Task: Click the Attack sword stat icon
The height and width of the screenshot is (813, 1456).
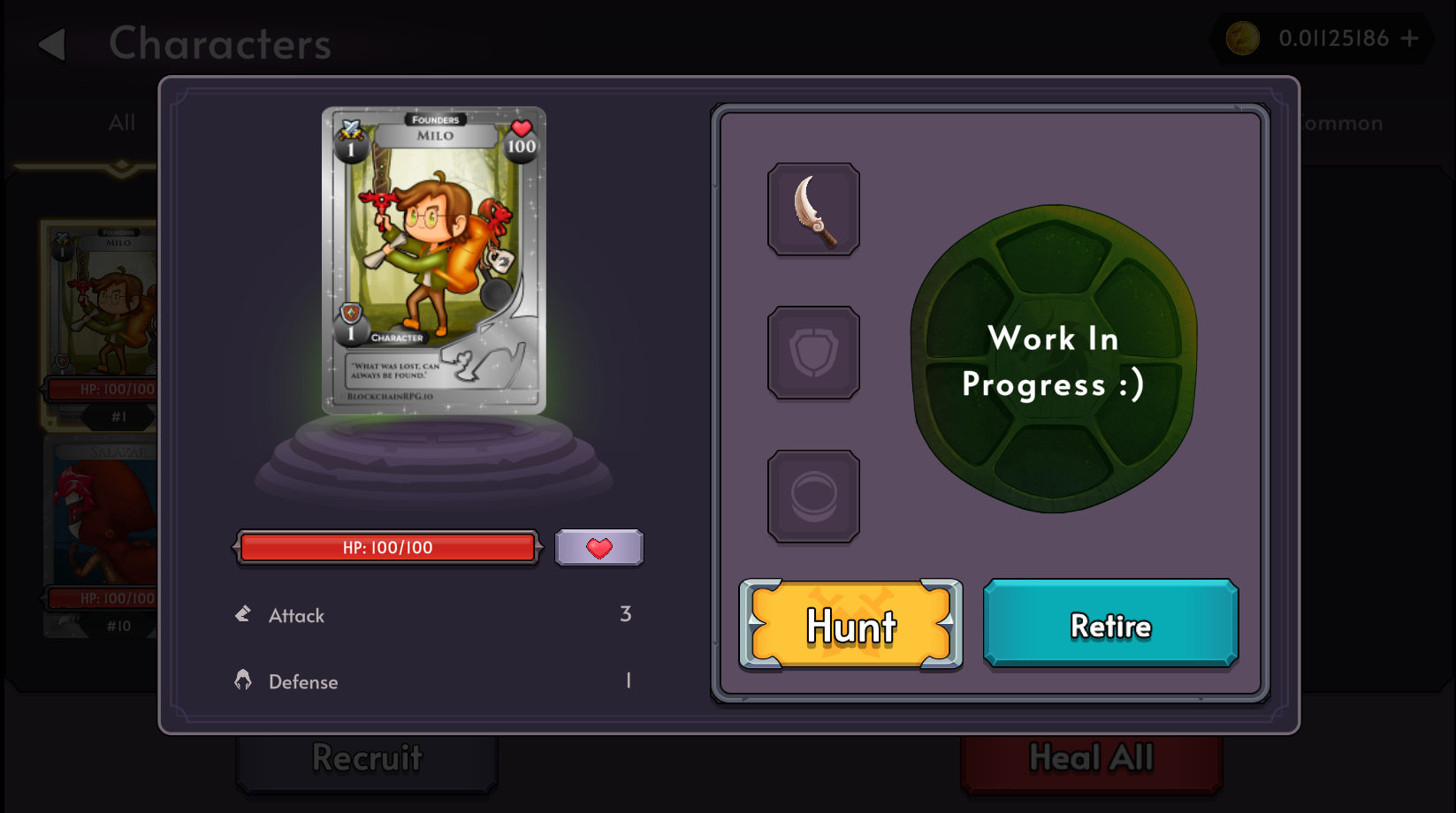Action: (x=243, y=613)
